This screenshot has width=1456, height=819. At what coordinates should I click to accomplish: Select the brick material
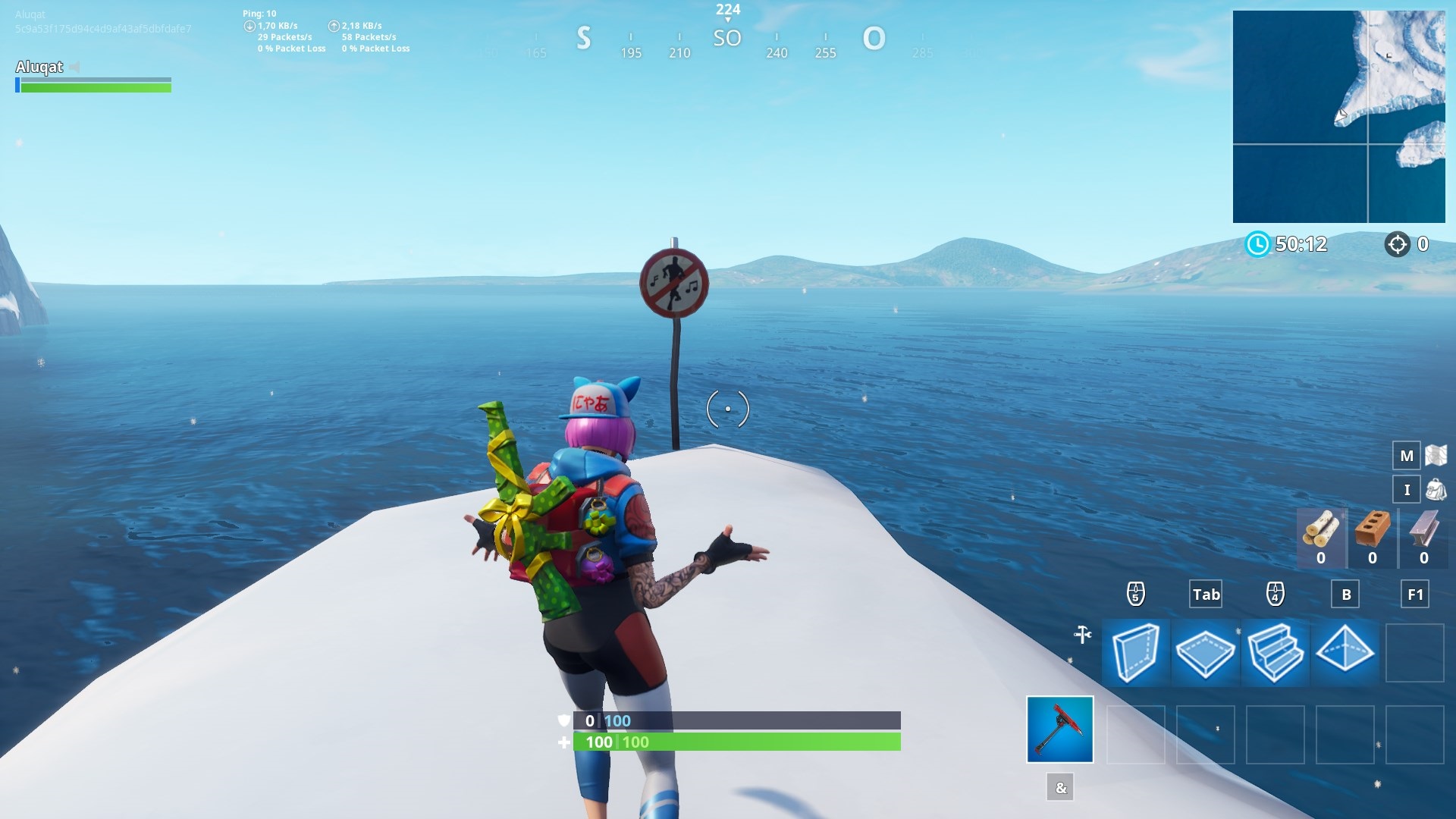click(1372, 536)
